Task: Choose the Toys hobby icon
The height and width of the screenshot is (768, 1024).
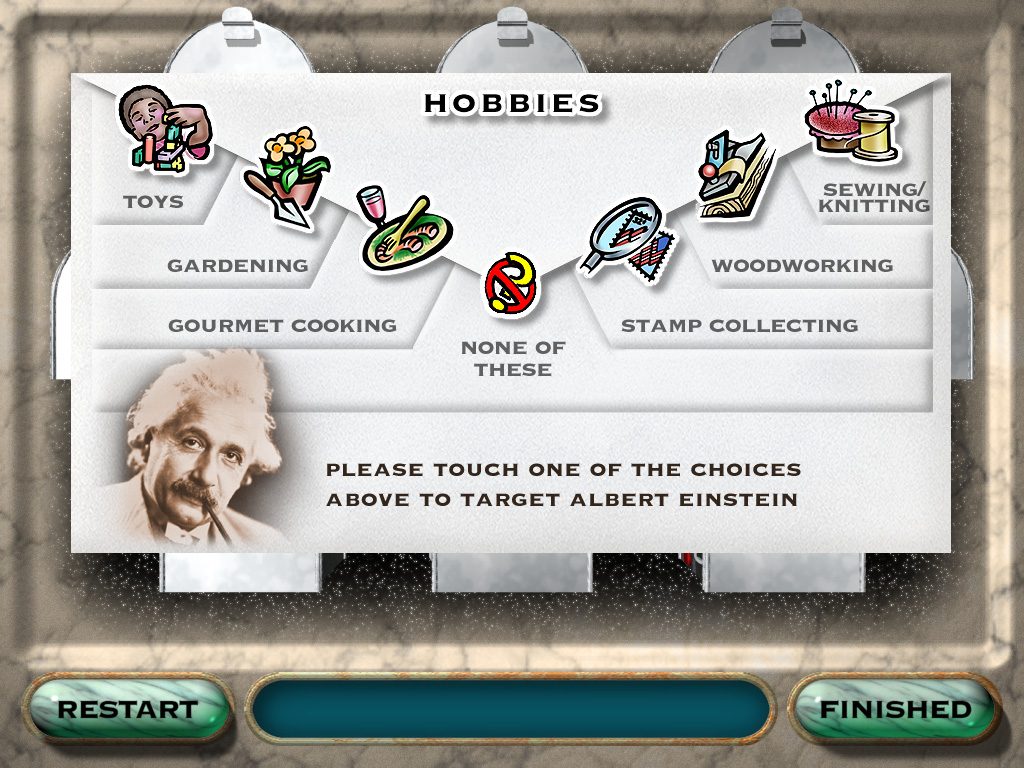Action: pyautogui.click(x=164, y=130)
